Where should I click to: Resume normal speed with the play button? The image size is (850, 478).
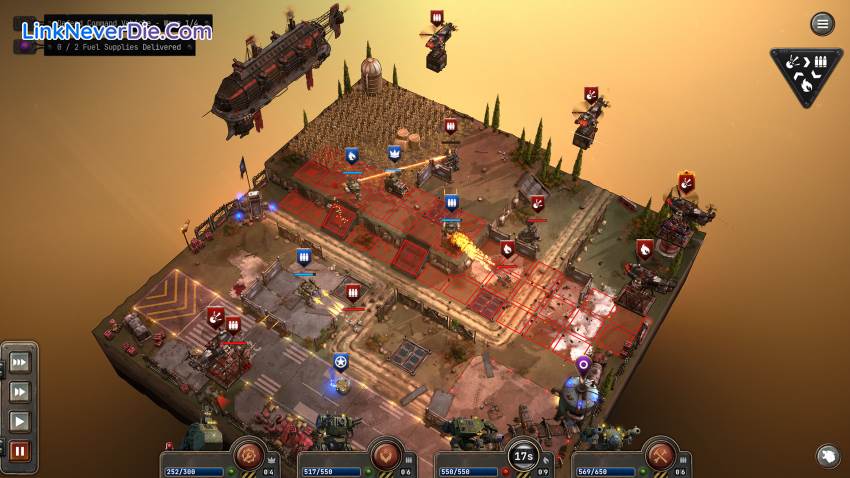coord(20,421)
